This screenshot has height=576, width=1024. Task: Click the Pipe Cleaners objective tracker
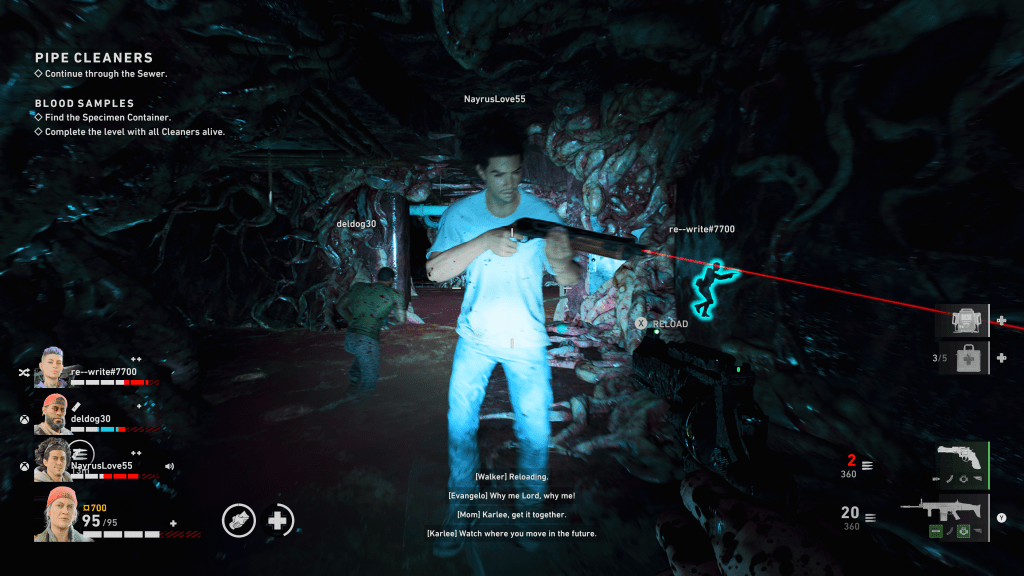pos(94,58)
